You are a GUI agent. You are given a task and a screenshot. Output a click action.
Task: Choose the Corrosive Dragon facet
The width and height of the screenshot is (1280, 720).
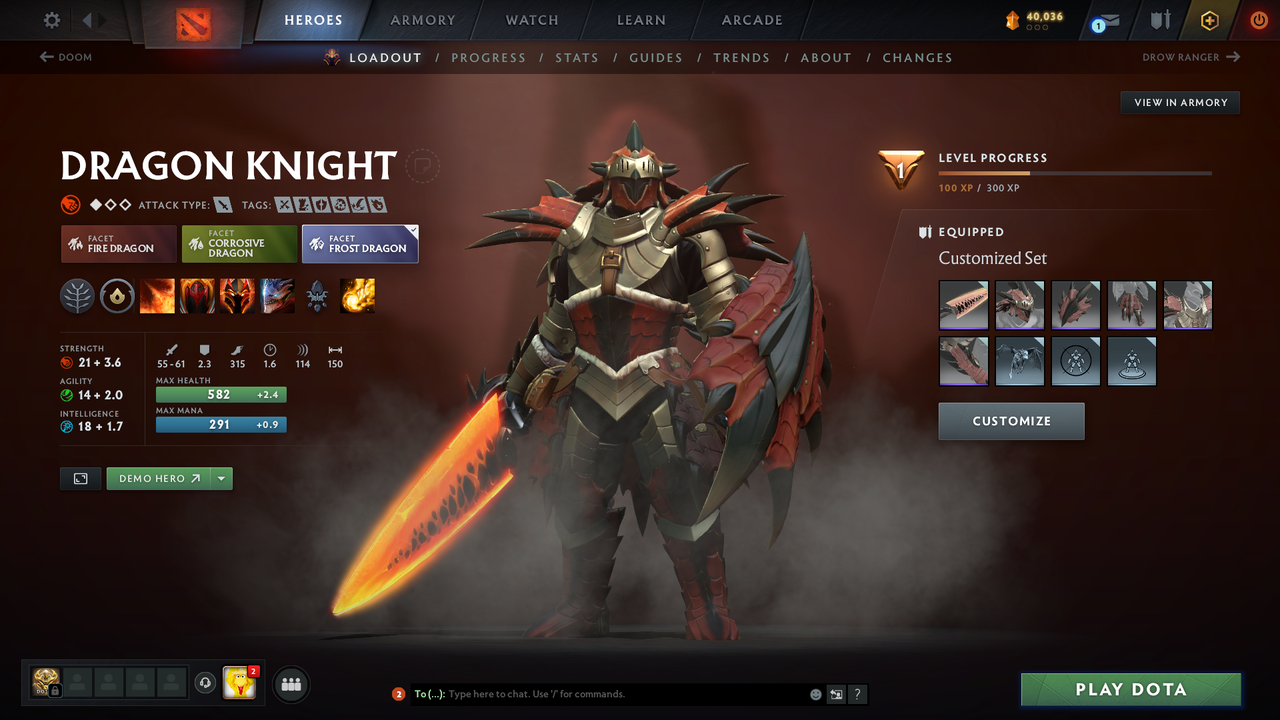(x=239, y=243)
